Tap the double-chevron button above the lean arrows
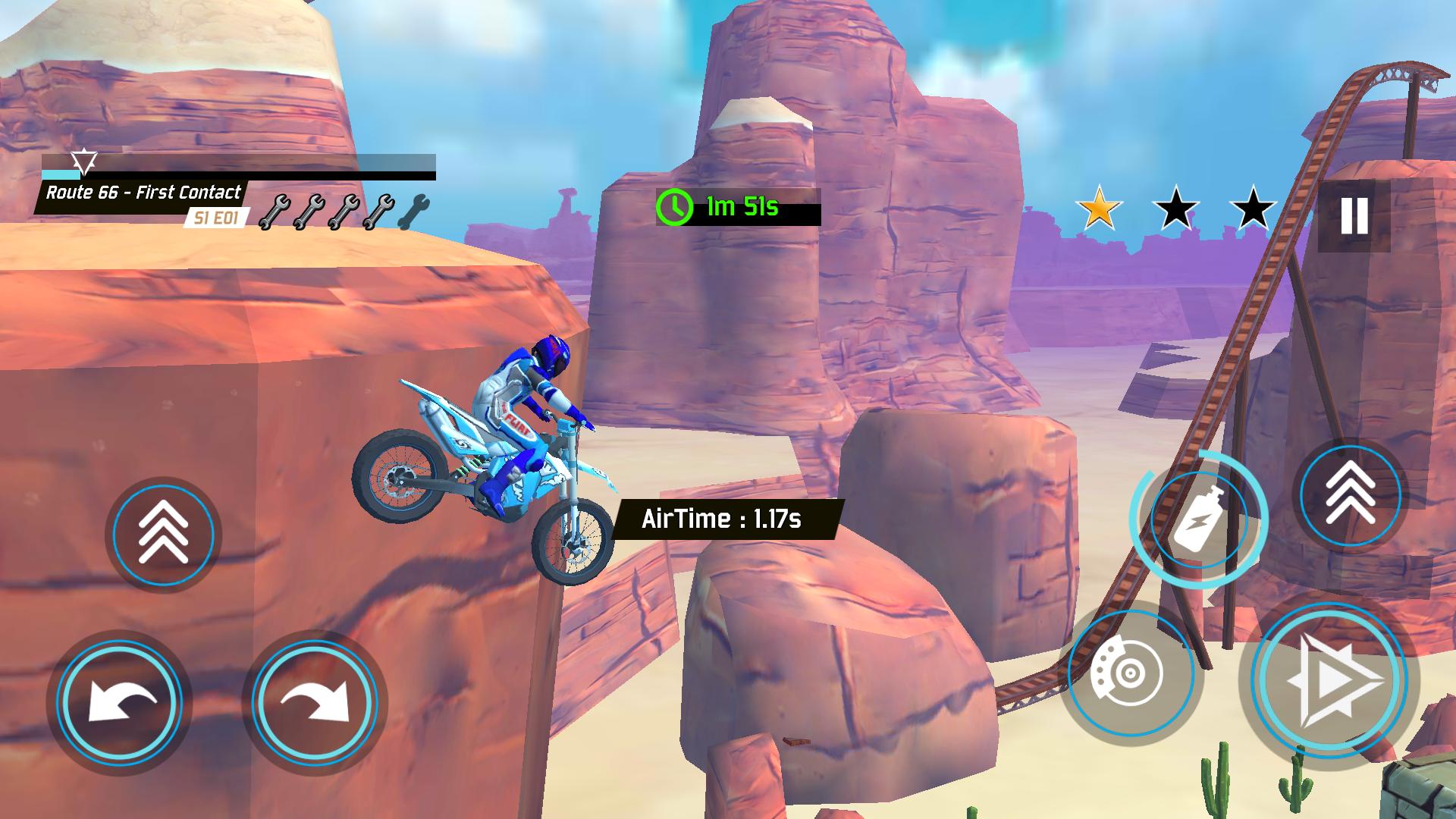This screenshot has width=1456, height=819. click(x=163, y=535)
